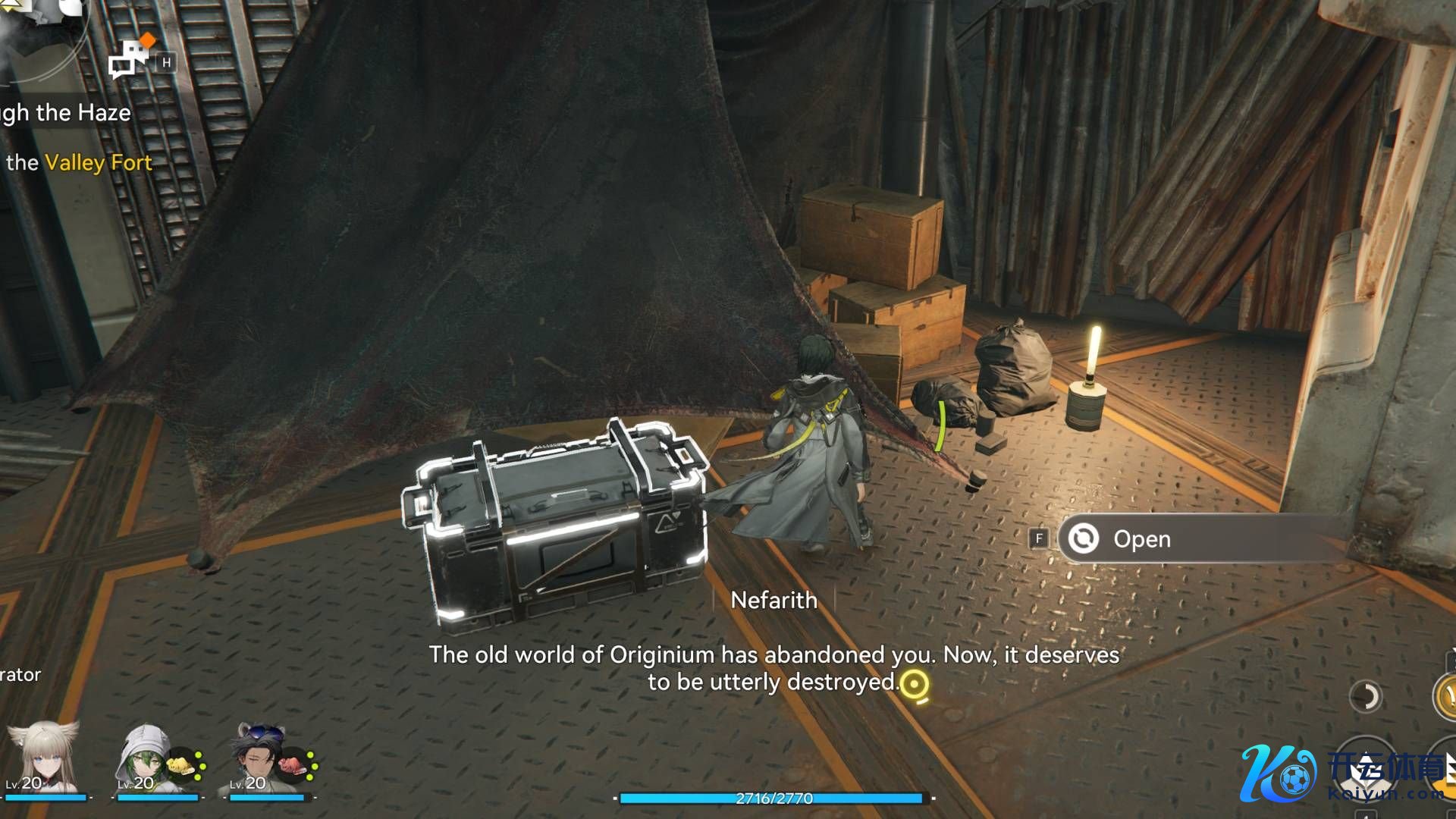The image size is (1456, 819).
Task: Select the white-haired fox-eared party member portrait
Action: click(44, 758)
